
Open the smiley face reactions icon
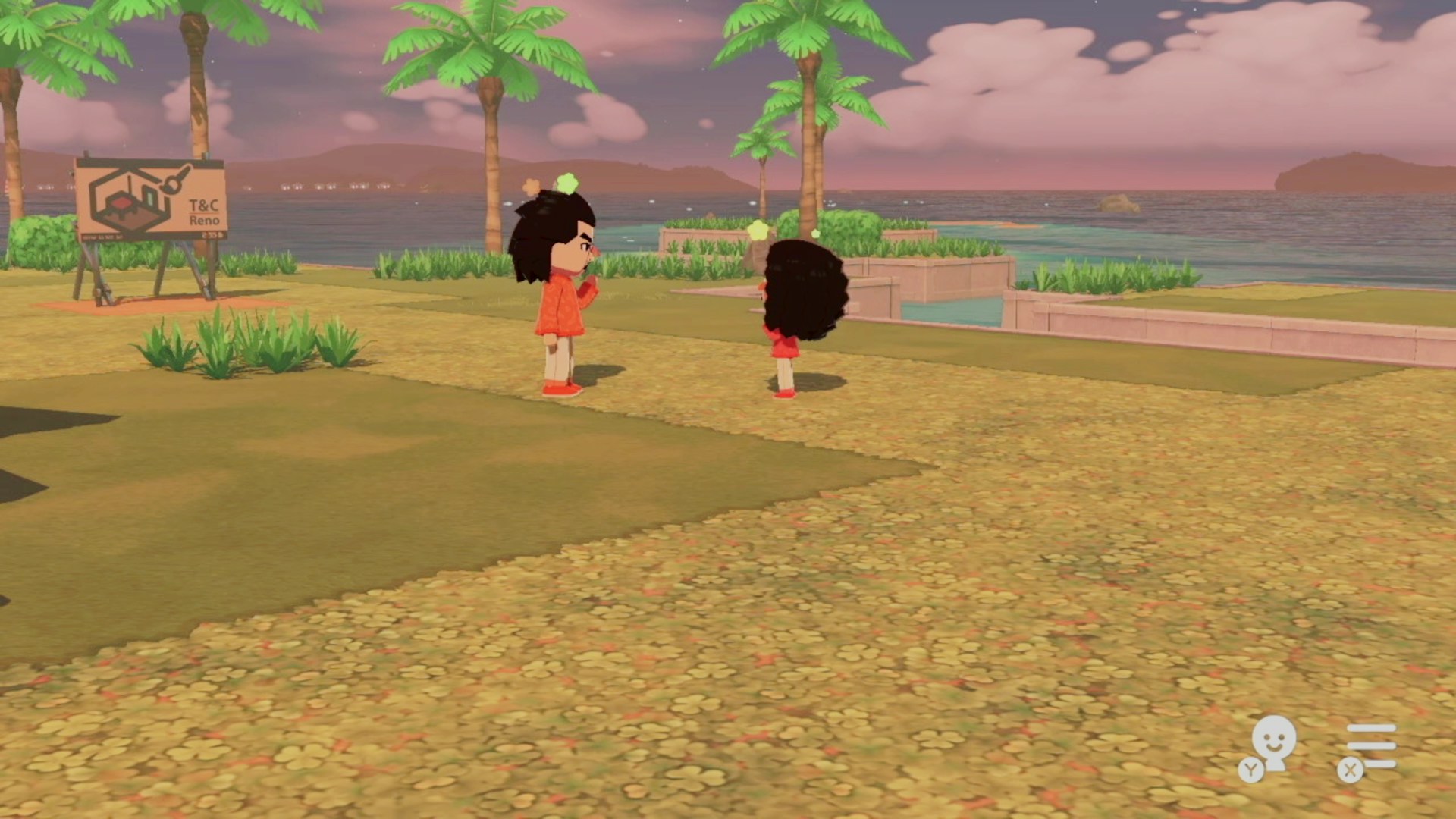coord(1272,745)
